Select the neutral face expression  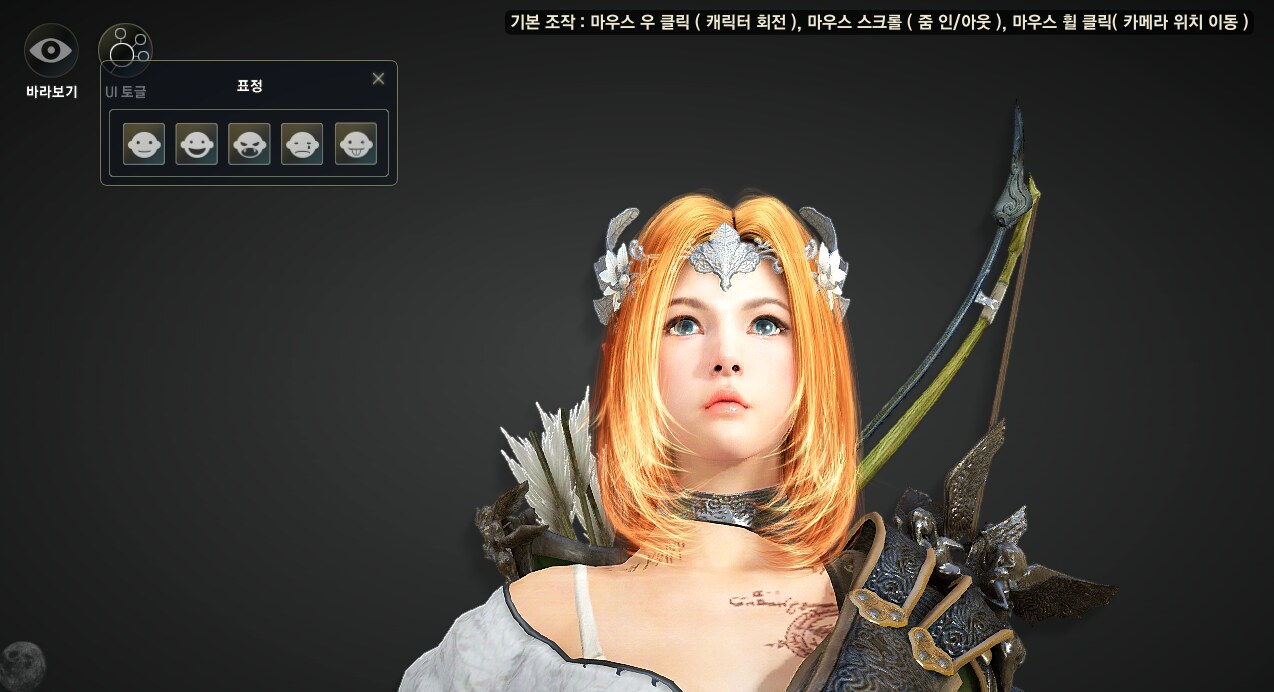[144, 144]
